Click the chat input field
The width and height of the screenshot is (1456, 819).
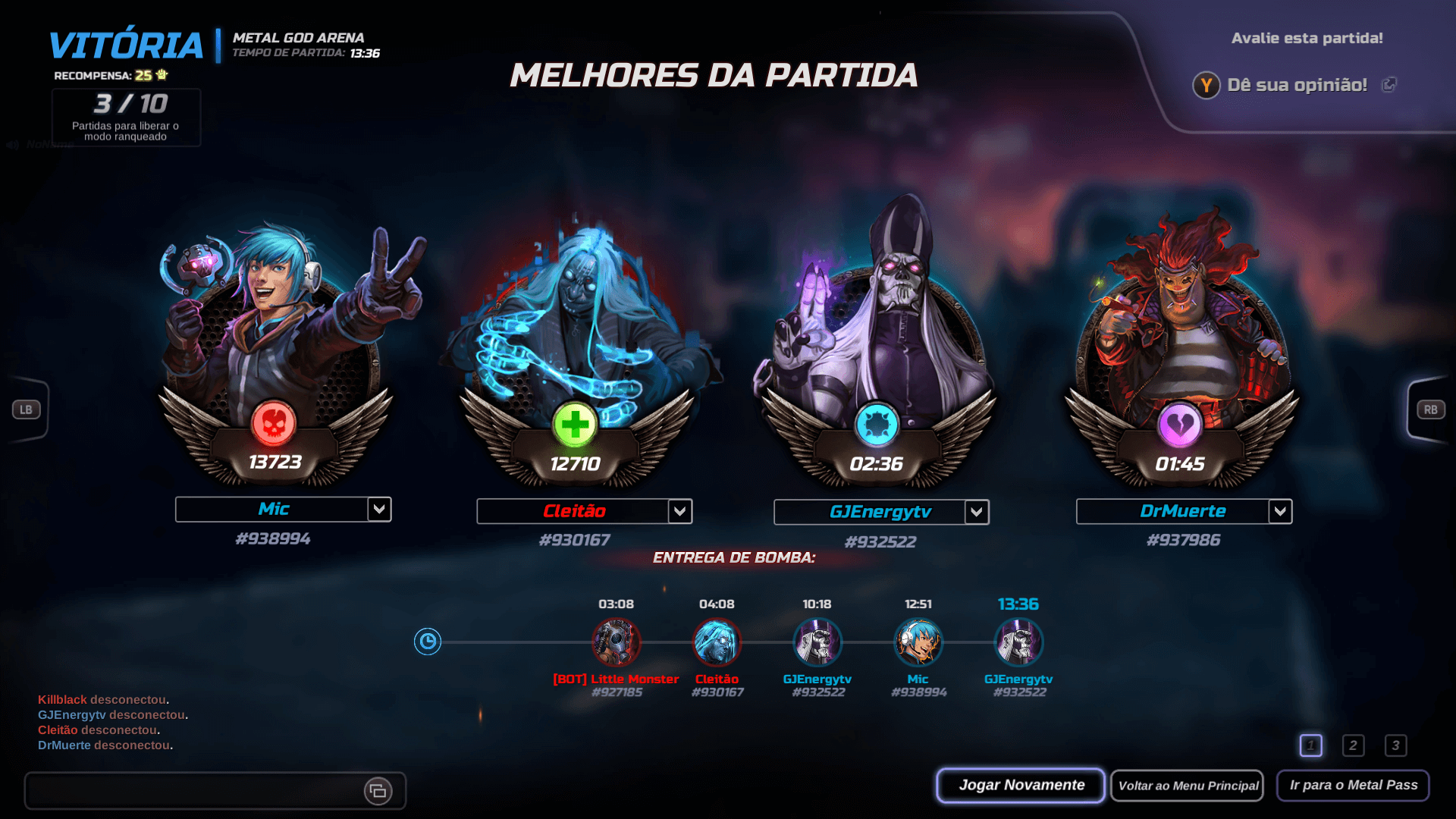[x=190, y=791]
